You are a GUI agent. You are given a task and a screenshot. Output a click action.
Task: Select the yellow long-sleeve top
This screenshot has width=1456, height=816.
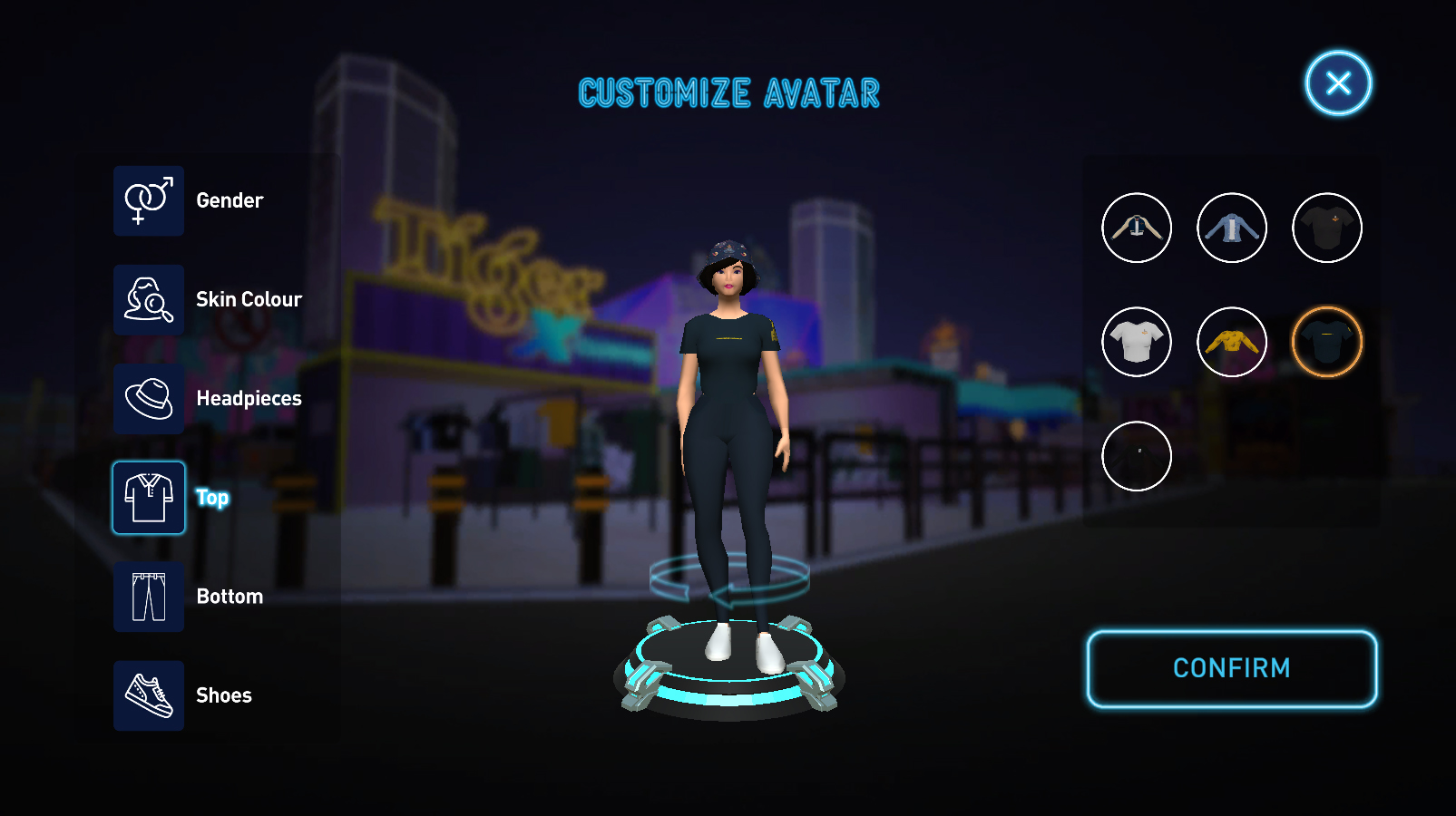pos(1232,342)
